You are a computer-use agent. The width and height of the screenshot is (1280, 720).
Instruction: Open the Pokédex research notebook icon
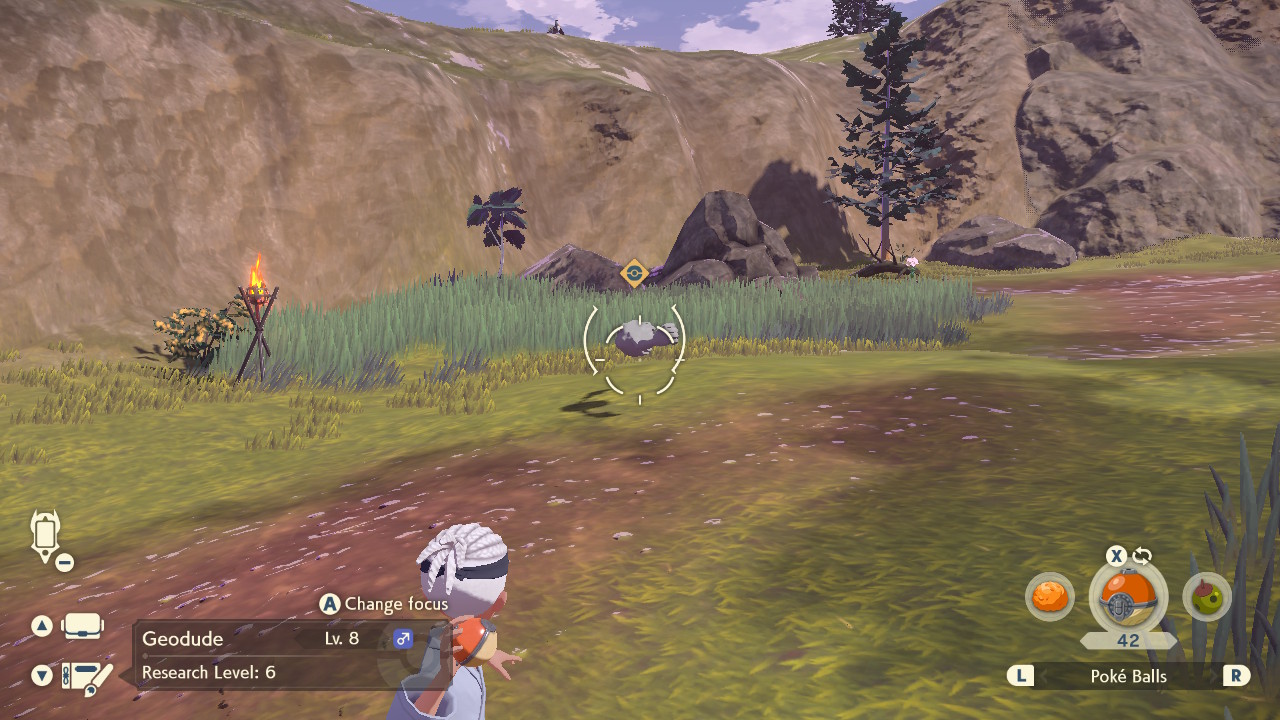coord(84,677)
